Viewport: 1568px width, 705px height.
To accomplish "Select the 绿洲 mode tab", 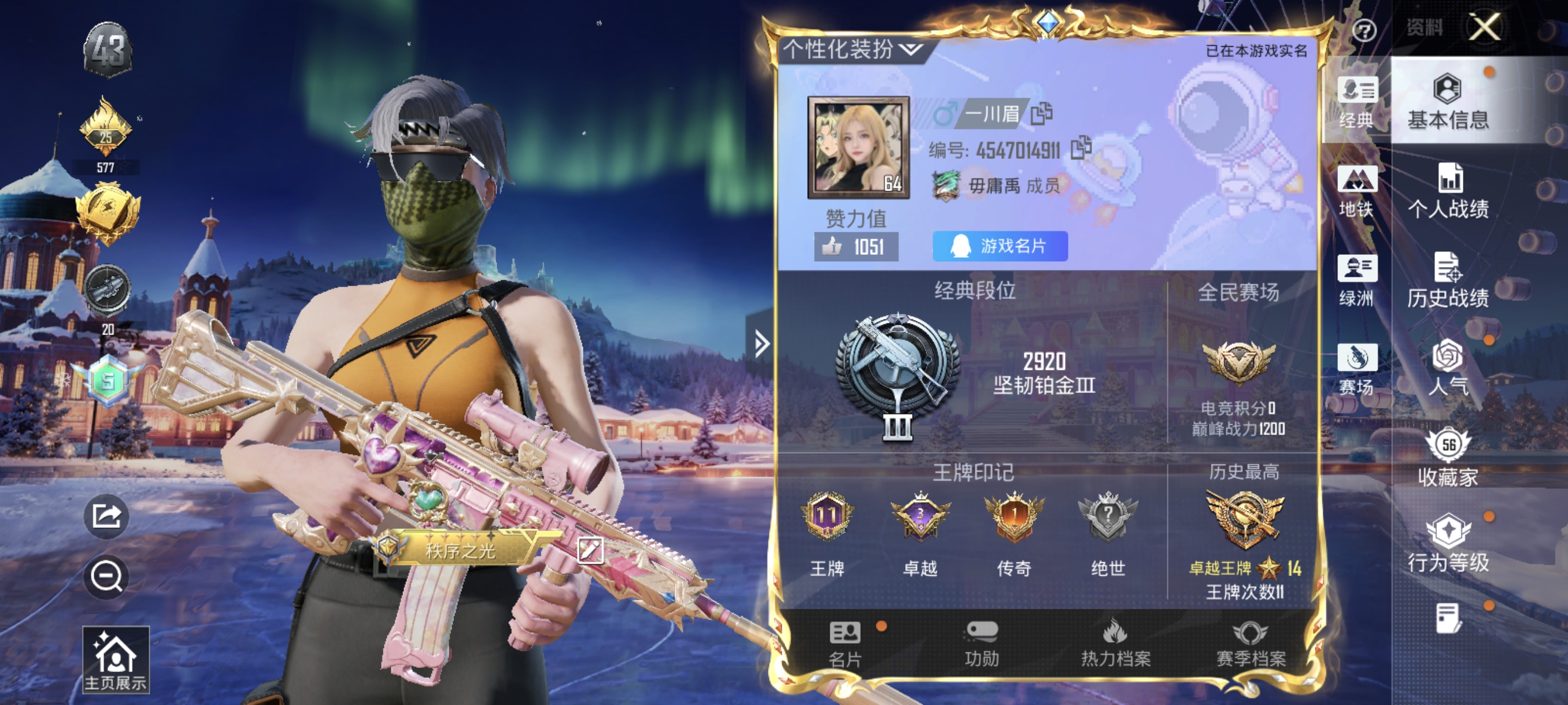I will pyautogui.click(x=1356, y=280).
